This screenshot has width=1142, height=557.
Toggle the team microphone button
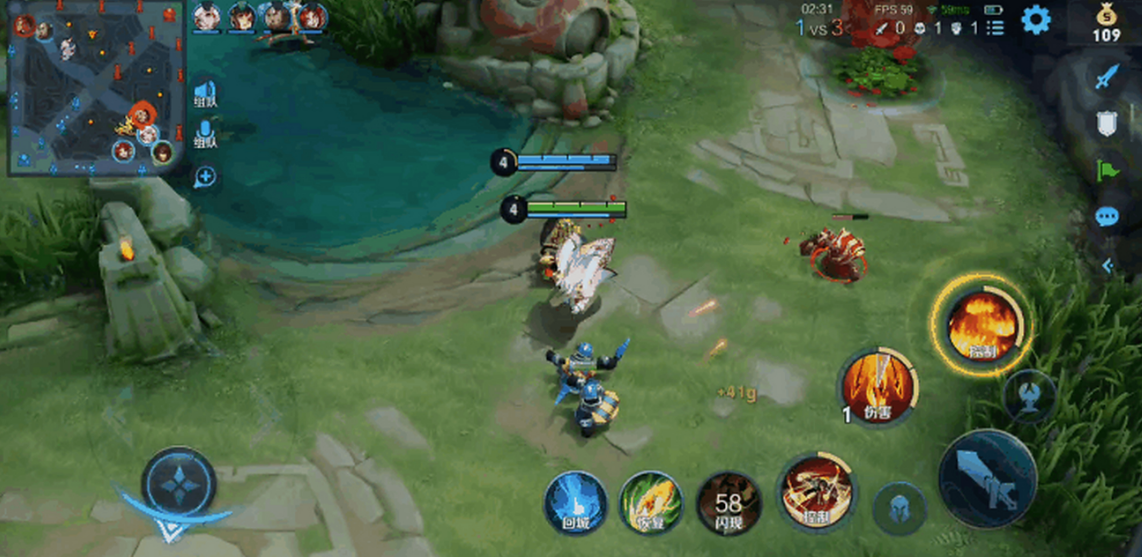coord(205,135)
